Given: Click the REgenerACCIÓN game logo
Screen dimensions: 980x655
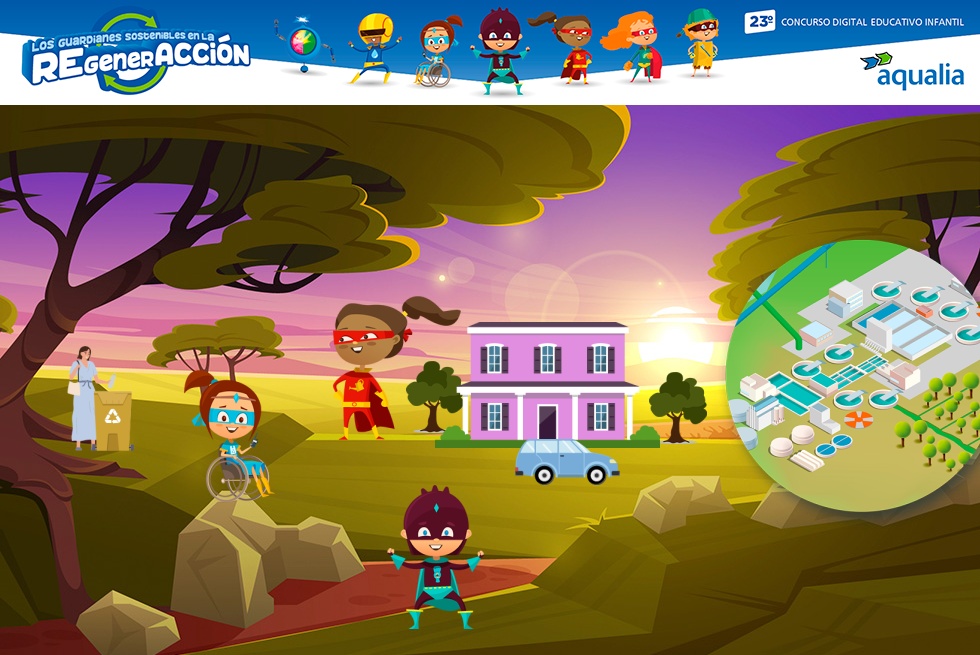Looking at the screenshot, I should (138, 54).
